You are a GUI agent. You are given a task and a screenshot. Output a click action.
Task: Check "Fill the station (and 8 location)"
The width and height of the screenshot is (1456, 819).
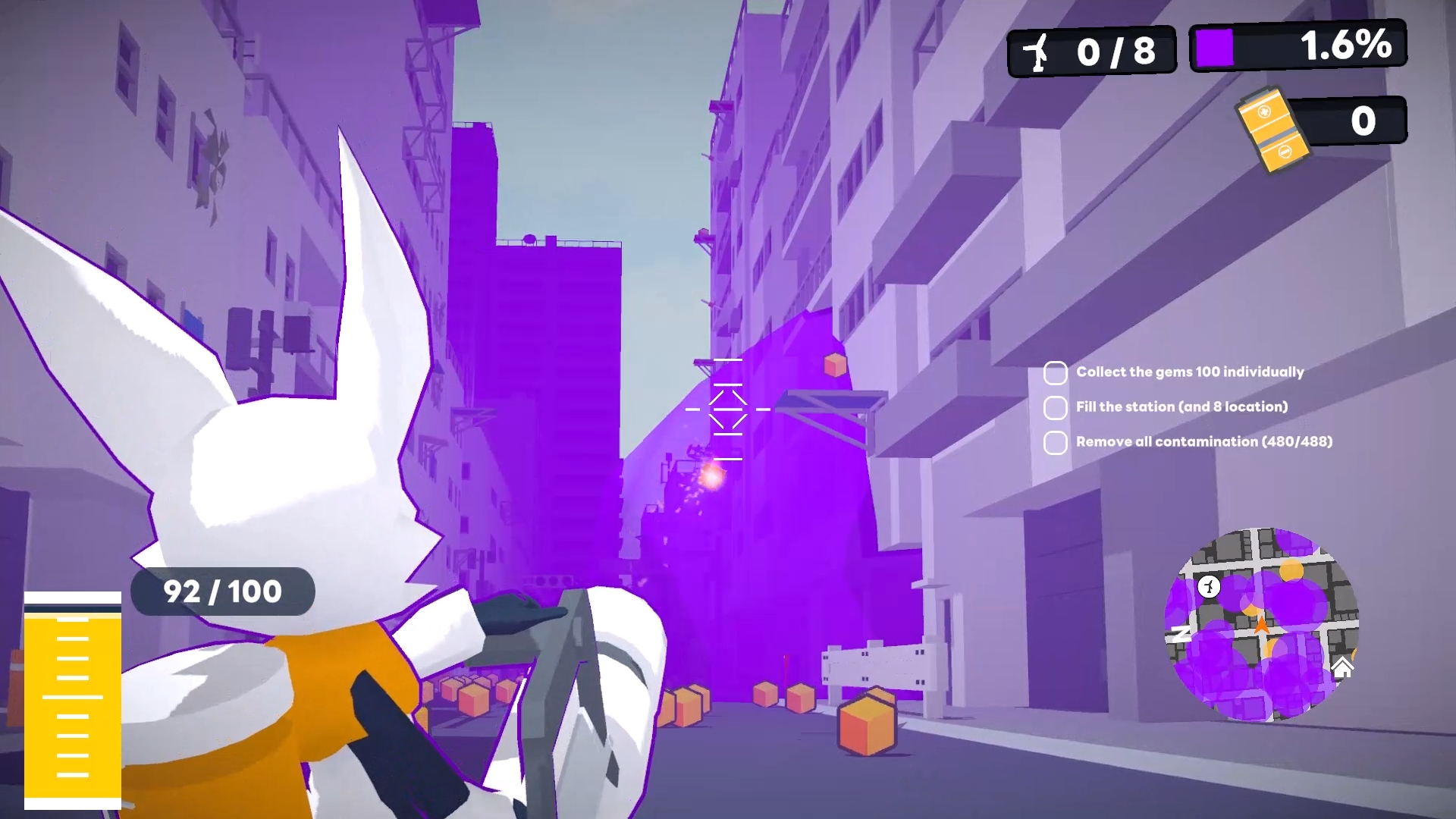[1055, 407]
